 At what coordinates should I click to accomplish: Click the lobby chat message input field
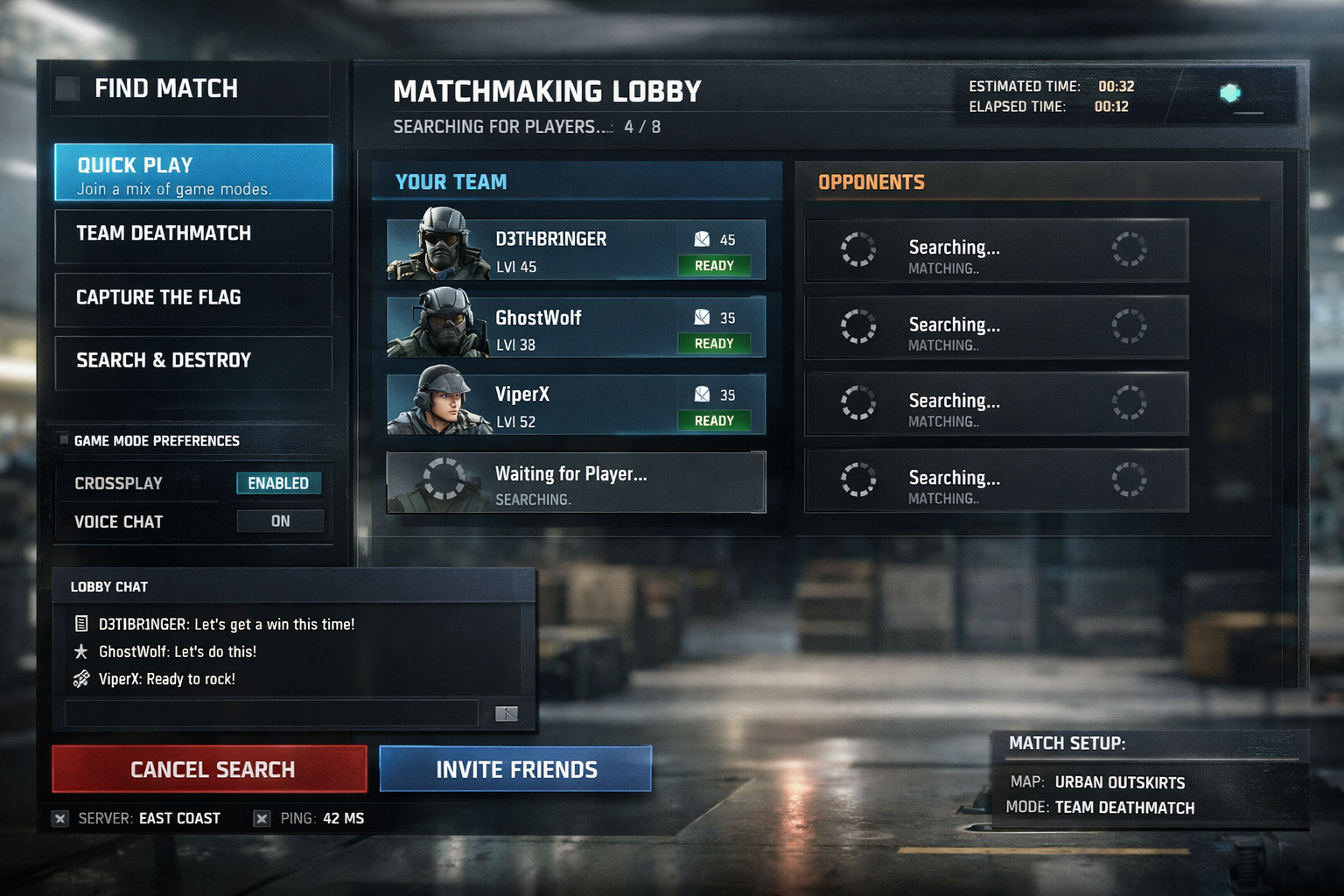[x=271, y=713]
